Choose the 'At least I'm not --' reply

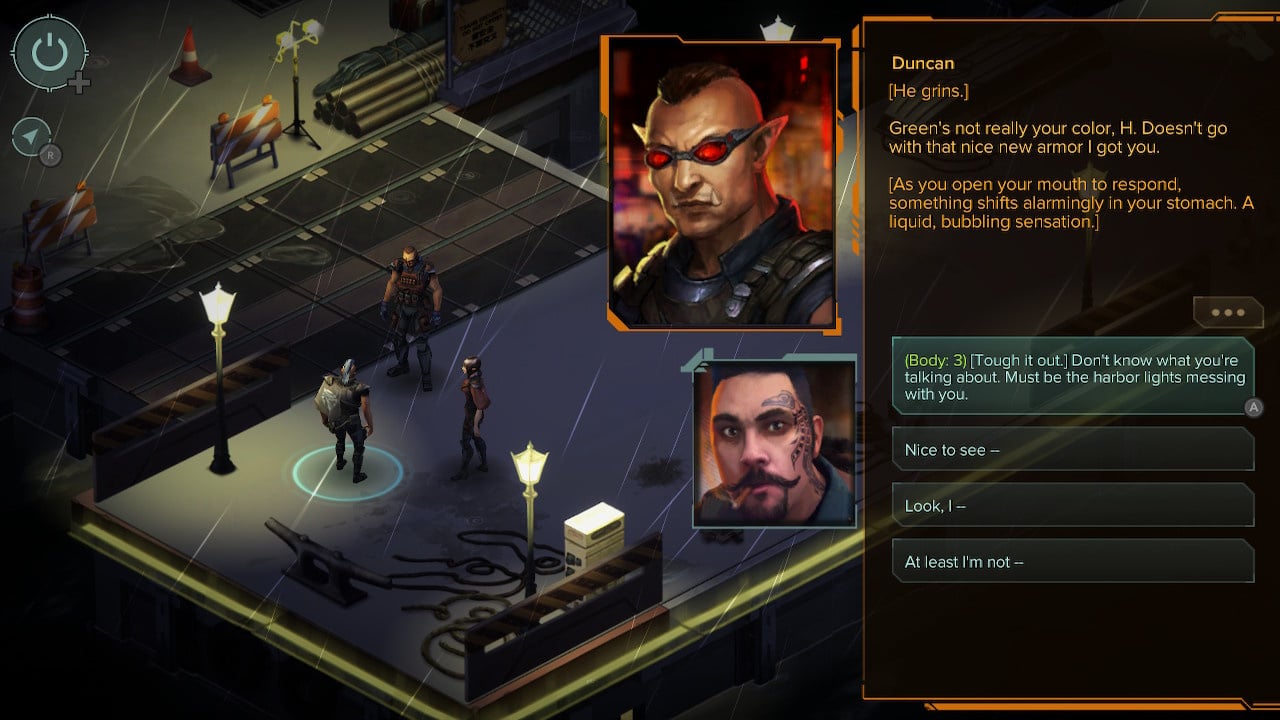1070,561
